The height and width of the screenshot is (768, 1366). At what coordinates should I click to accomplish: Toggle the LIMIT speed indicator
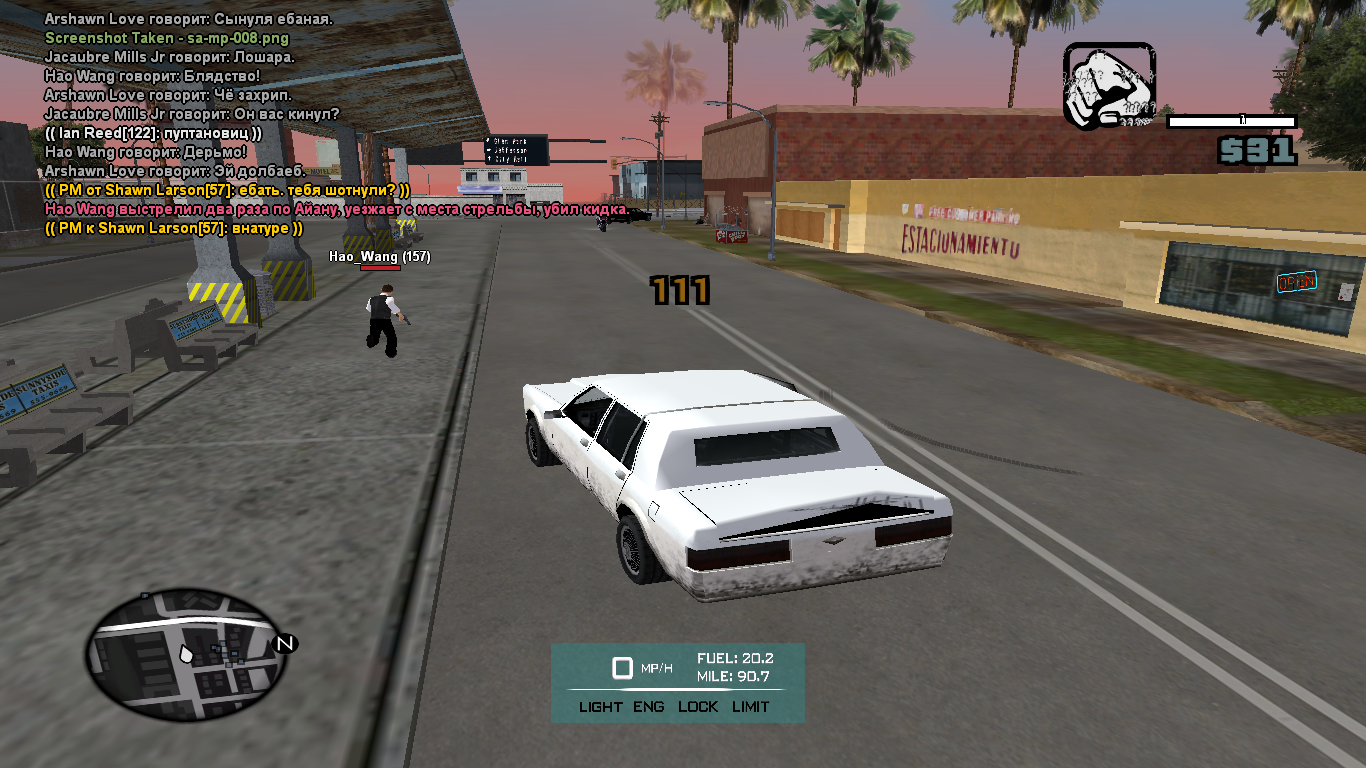coord(750,706)
